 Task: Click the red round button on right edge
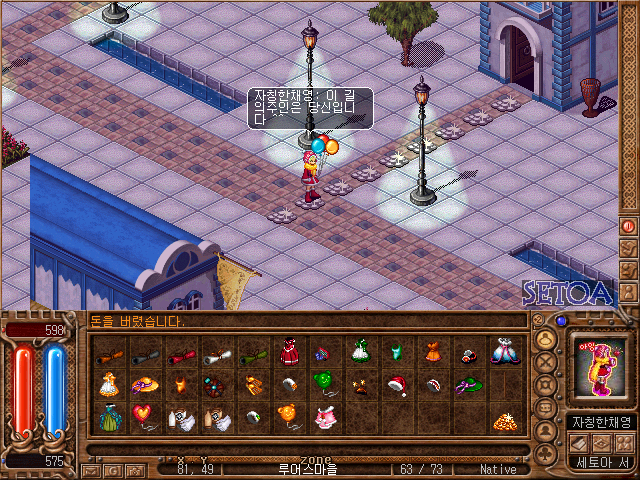[629, 226]
